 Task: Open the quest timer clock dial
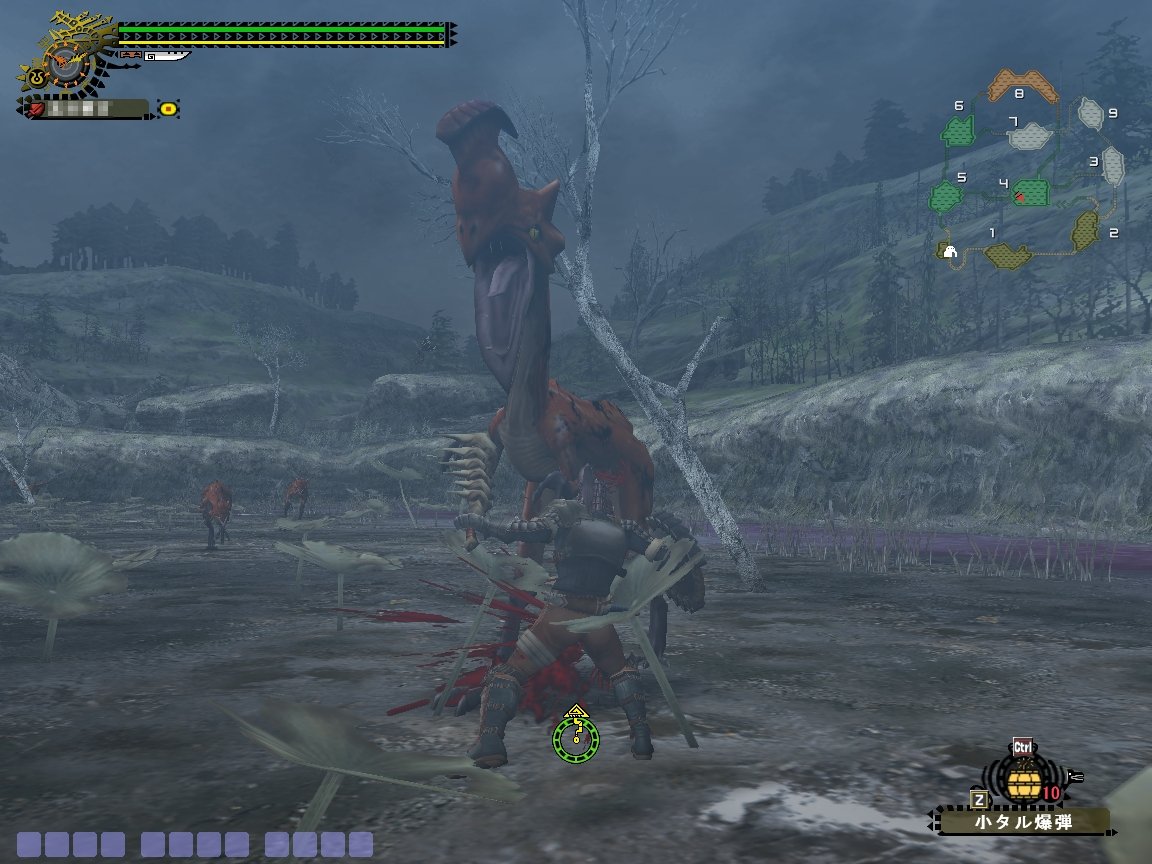[66, 65]
